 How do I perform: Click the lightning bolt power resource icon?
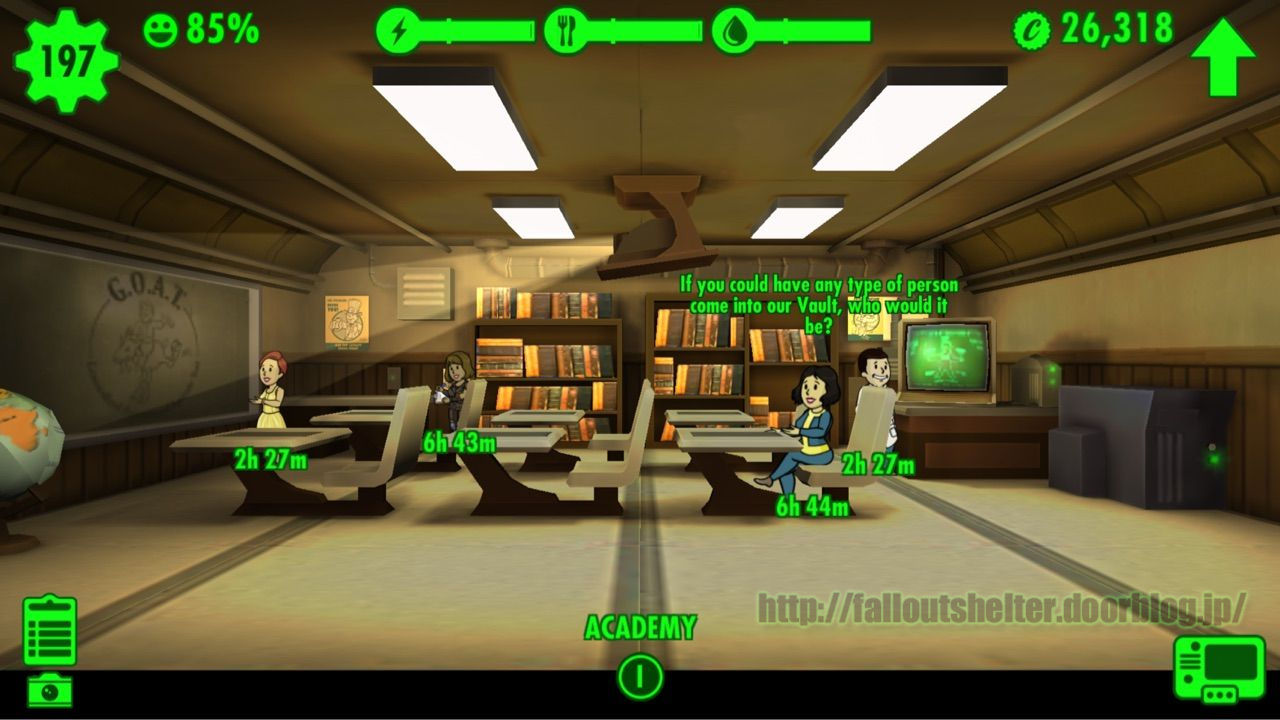click(x=399, y=30)
